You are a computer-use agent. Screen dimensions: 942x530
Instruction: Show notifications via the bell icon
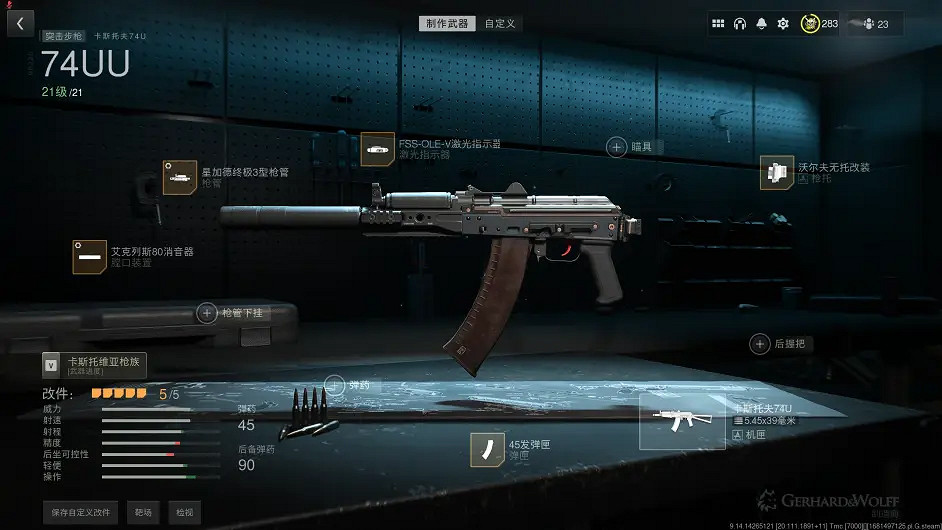coord(762,24)
